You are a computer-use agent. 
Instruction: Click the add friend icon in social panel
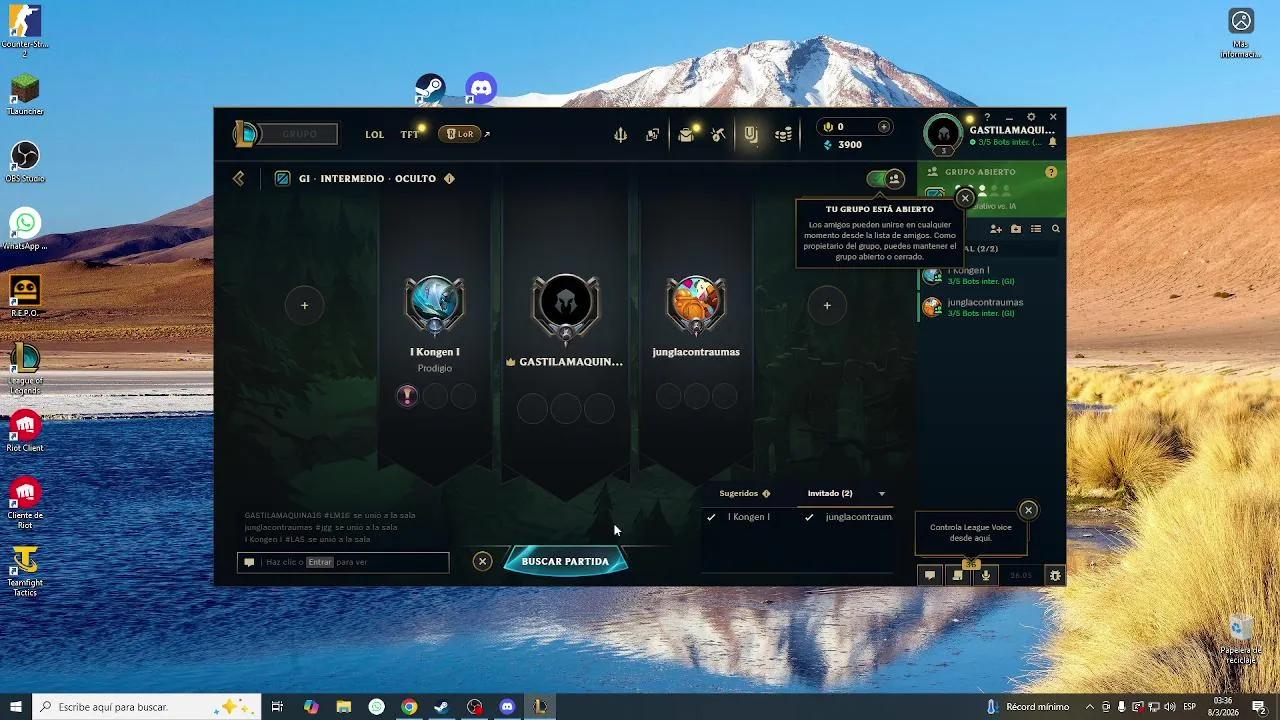click(x=996, y=229)
